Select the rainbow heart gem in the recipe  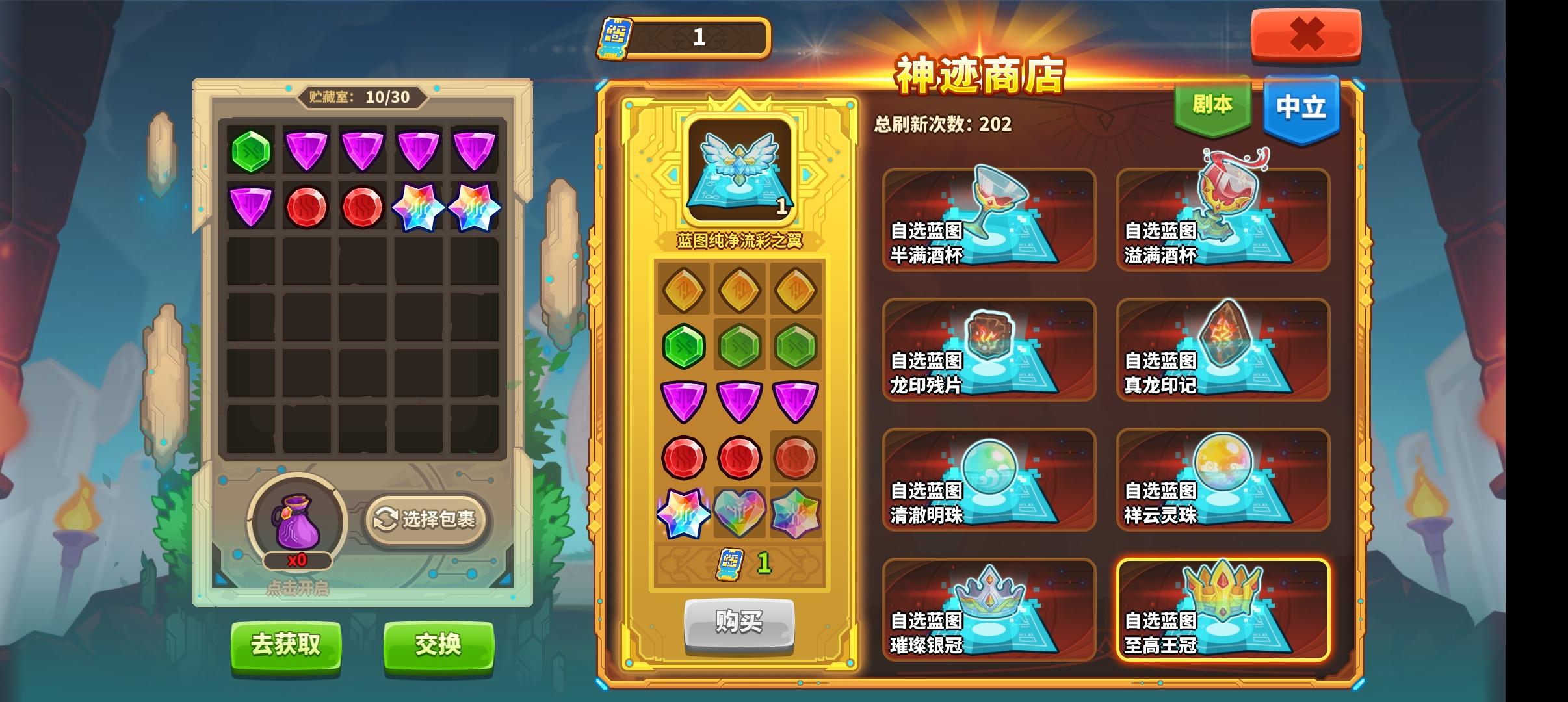tap(739, 513)
